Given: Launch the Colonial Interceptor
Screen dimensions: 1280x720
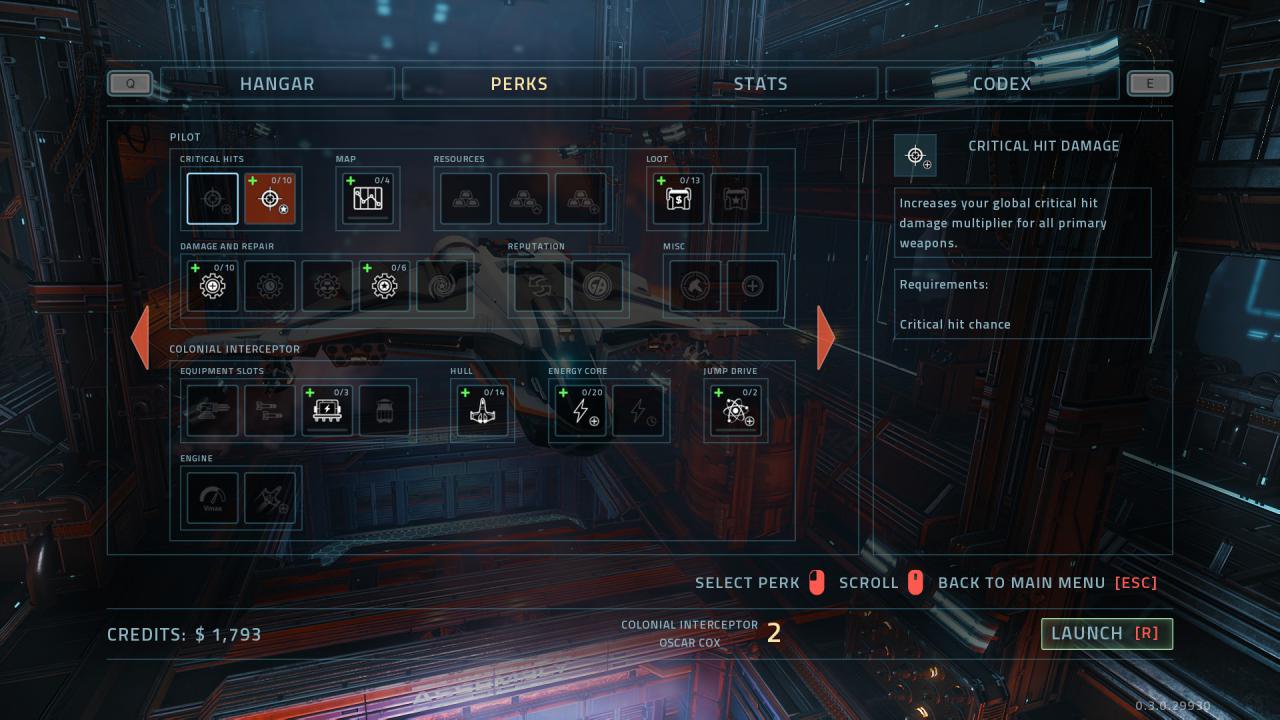Looking at the screenshot, I should point(1106,633).
